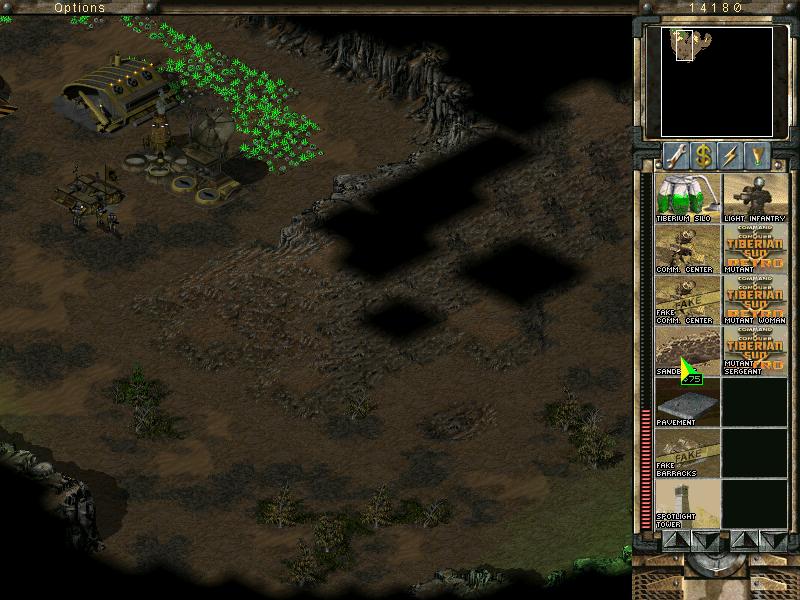
Task: Choose the Fake Comm. Center structure
Action: coord(687,299)
